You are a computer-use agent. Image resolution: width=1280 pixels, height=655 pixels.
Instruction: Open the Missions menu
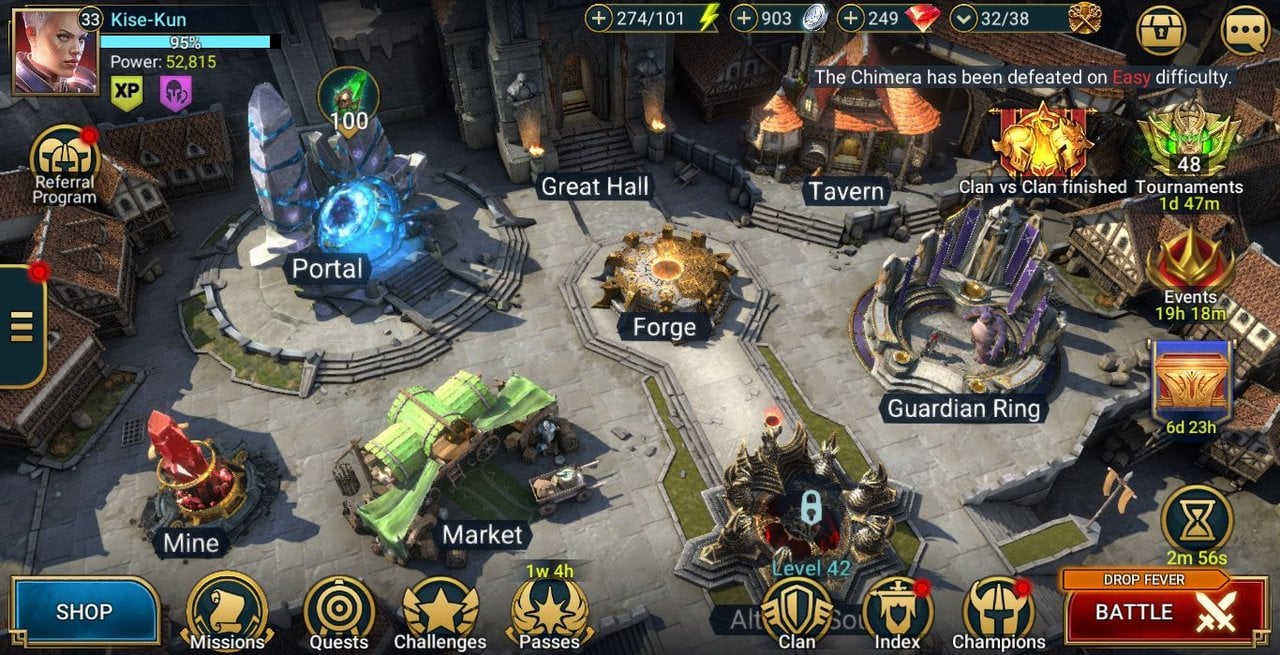coord(227,609)
